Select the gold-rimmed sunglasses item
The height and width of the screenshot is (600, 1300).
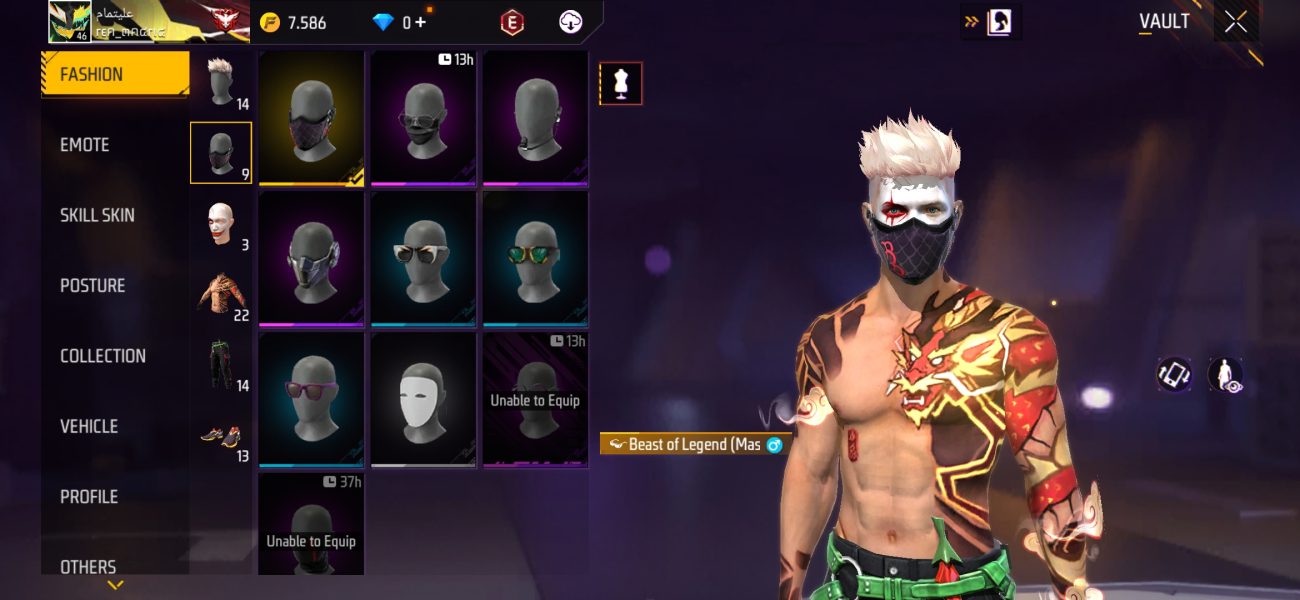[x=424, y=260]
